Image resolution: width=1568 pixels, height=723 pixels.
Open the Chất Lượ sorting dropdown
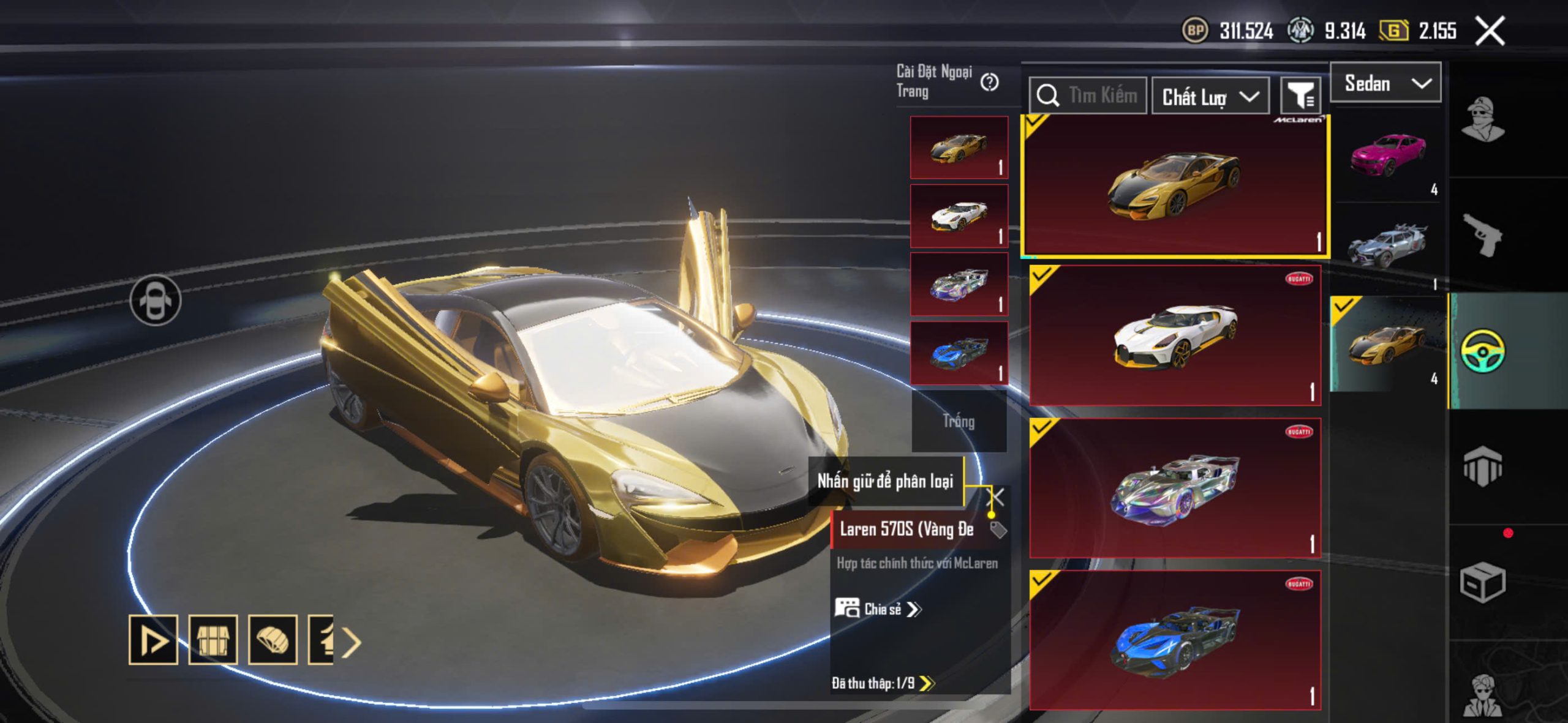click(x=1210, y=96)
